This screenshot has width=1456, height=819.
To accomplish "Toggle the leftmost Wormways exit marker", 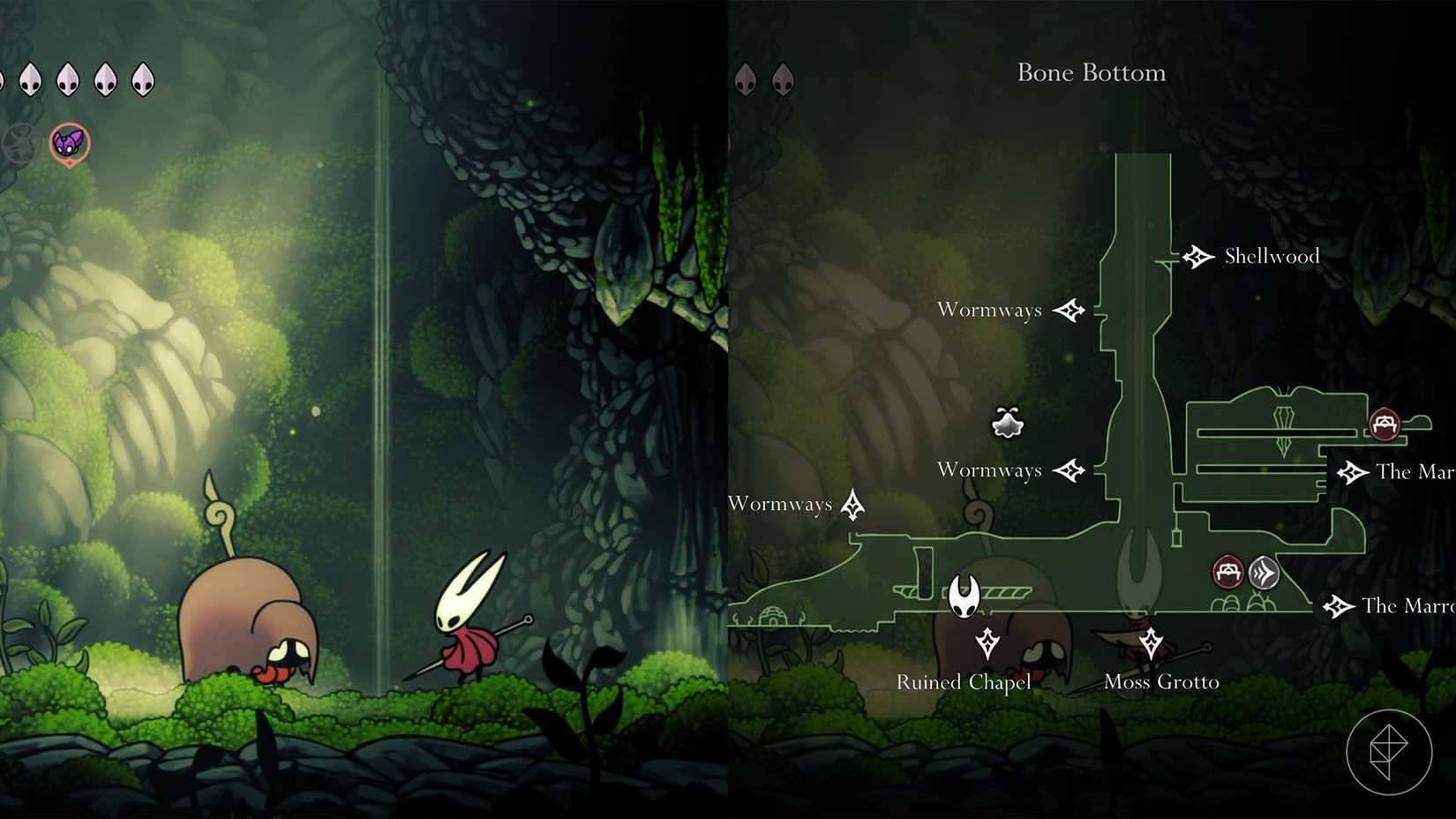I will pyautogui.click(x=853, y=505).
